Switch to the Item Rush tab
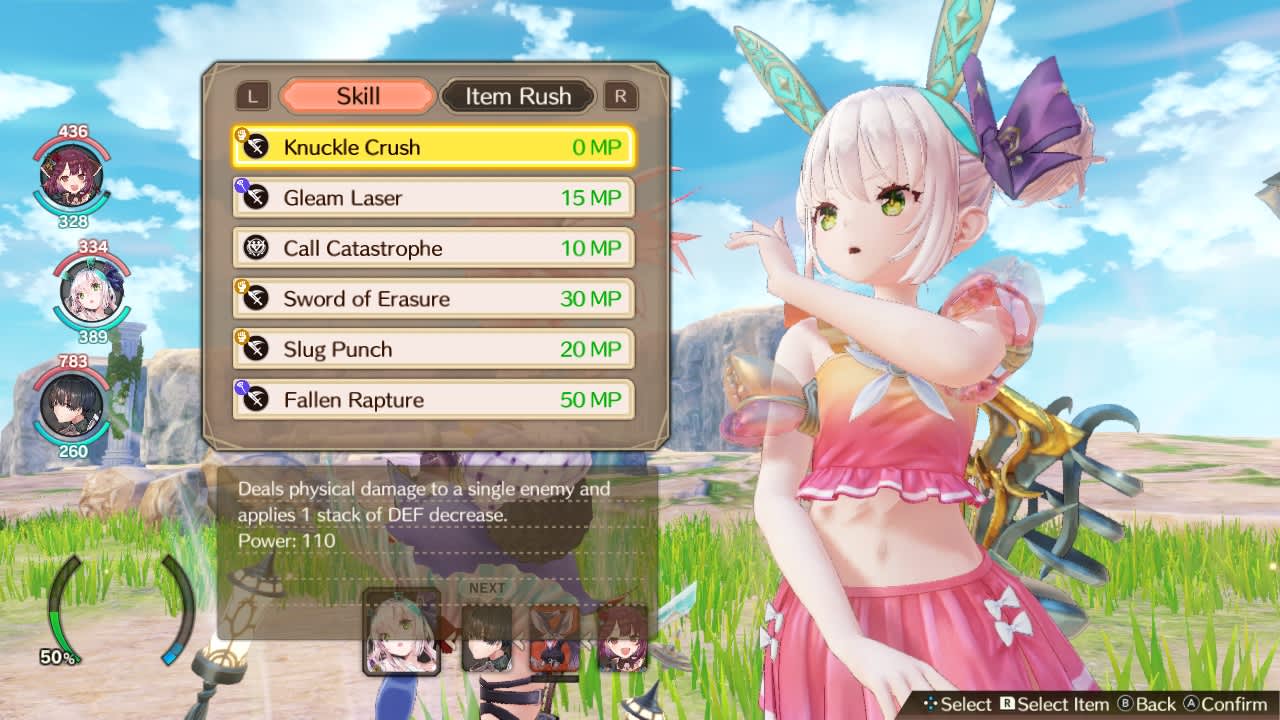 [x=519, y=96]
